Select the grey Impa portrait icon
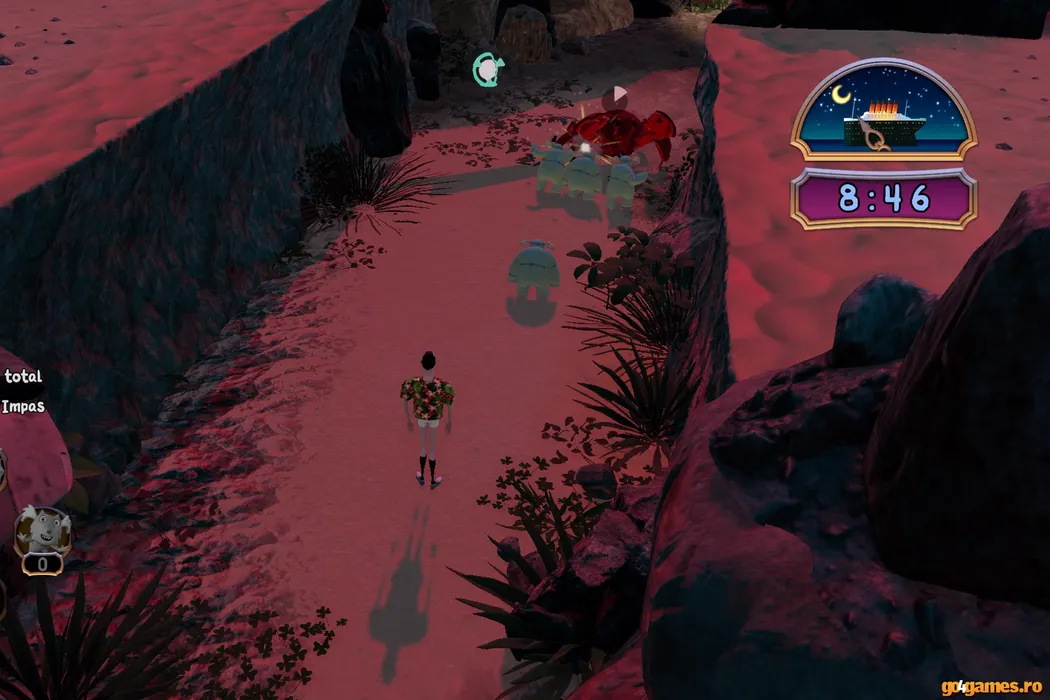 coord(42,533)
